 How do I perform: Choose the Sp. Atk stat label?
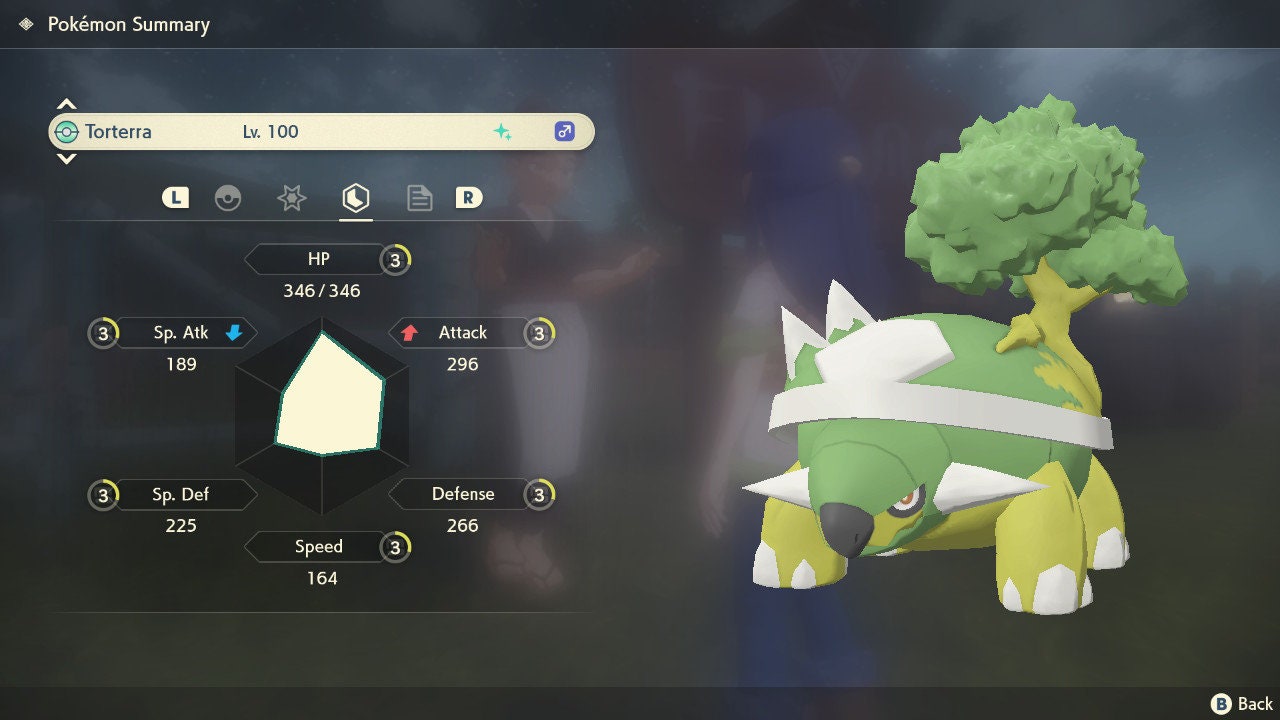click(181, 333)
